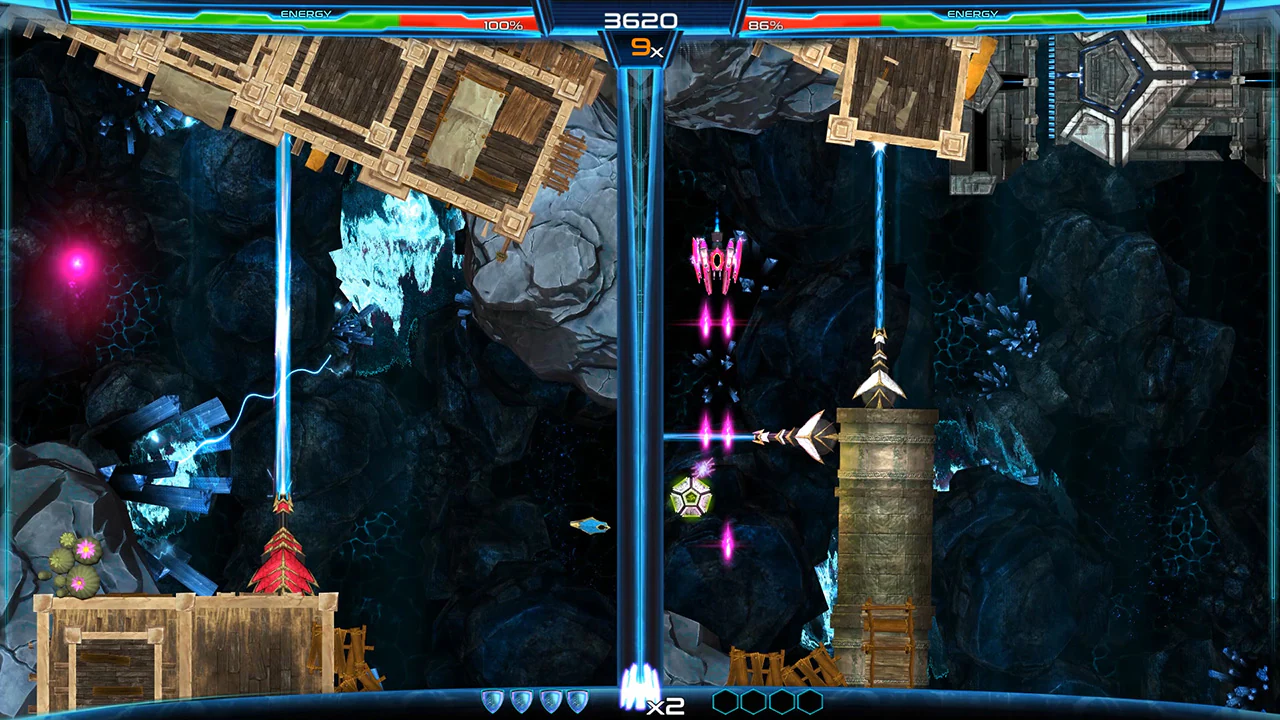Toggle the right ENERGY bar display

971,13
